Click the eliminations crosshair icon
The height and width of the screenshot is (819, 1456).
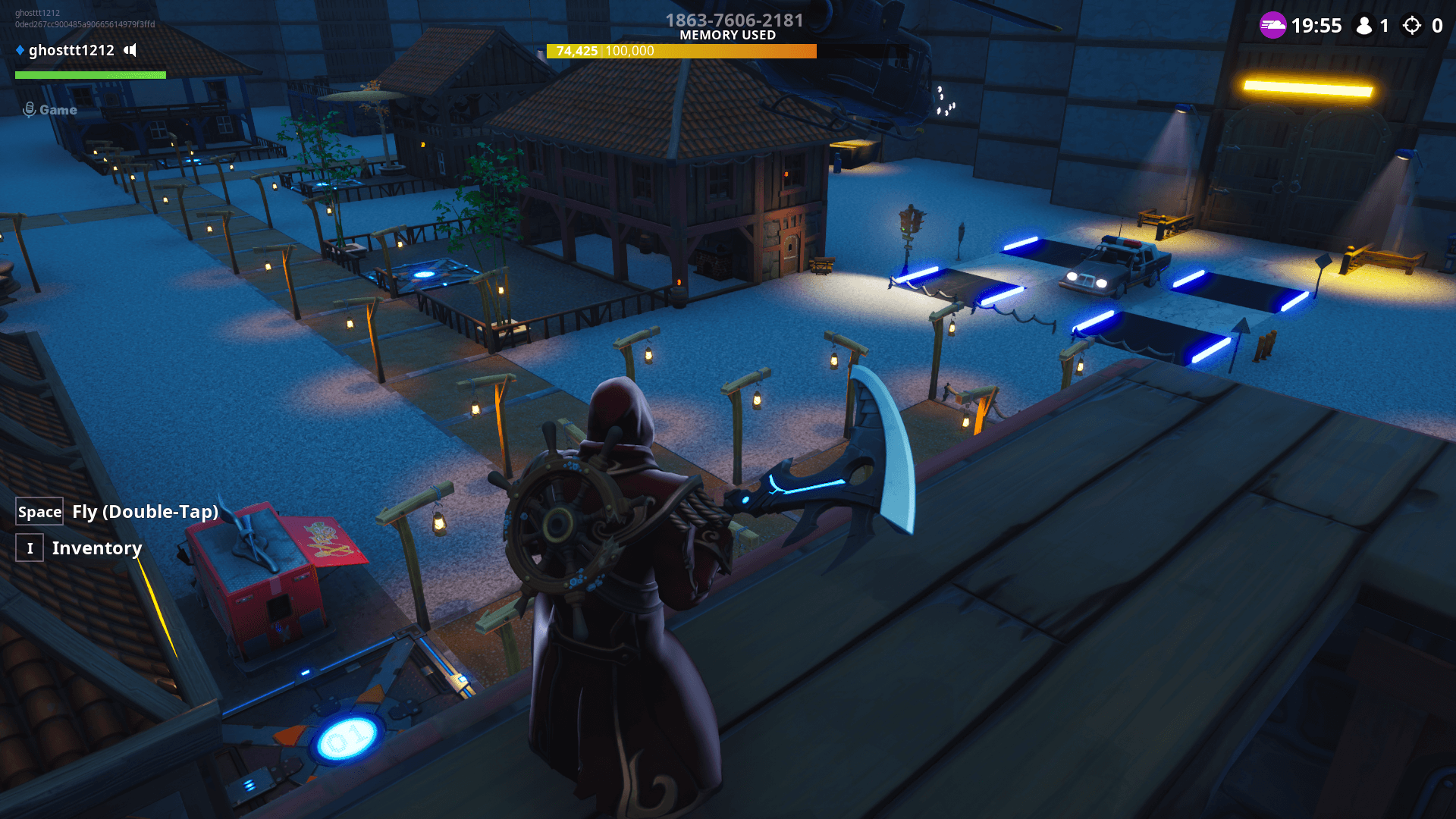[x=1412, y=25]
